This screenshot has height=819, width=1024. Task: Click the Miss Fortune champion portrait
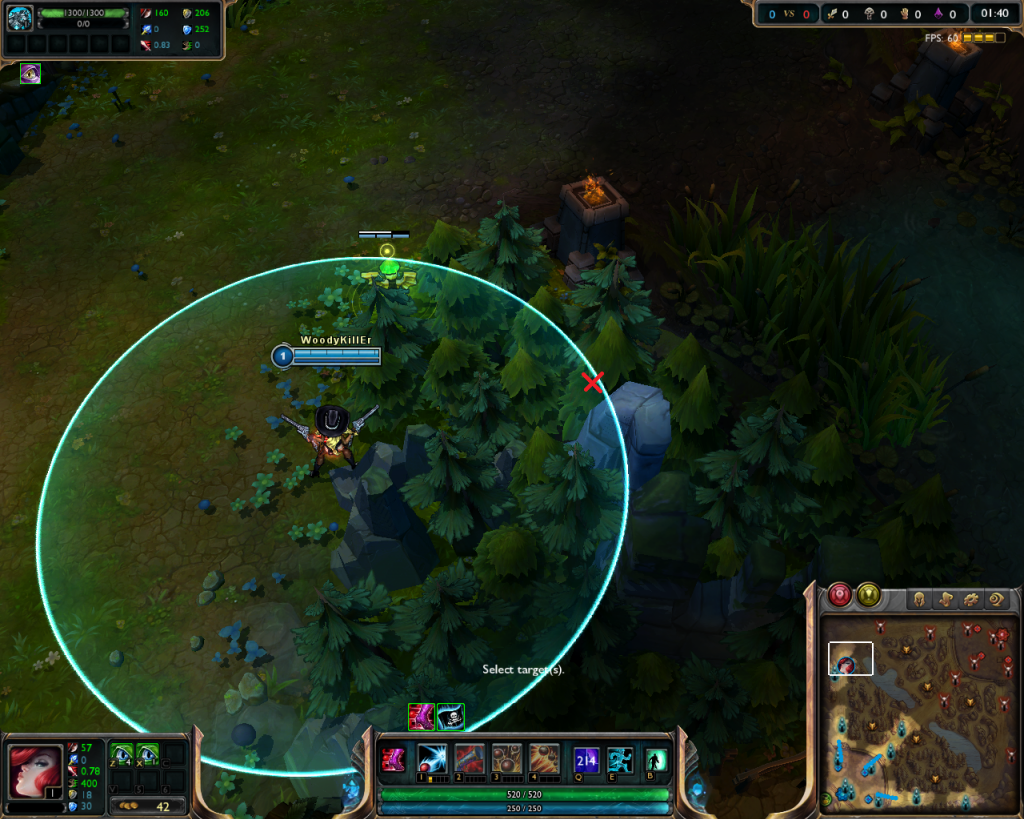[35, 770]
